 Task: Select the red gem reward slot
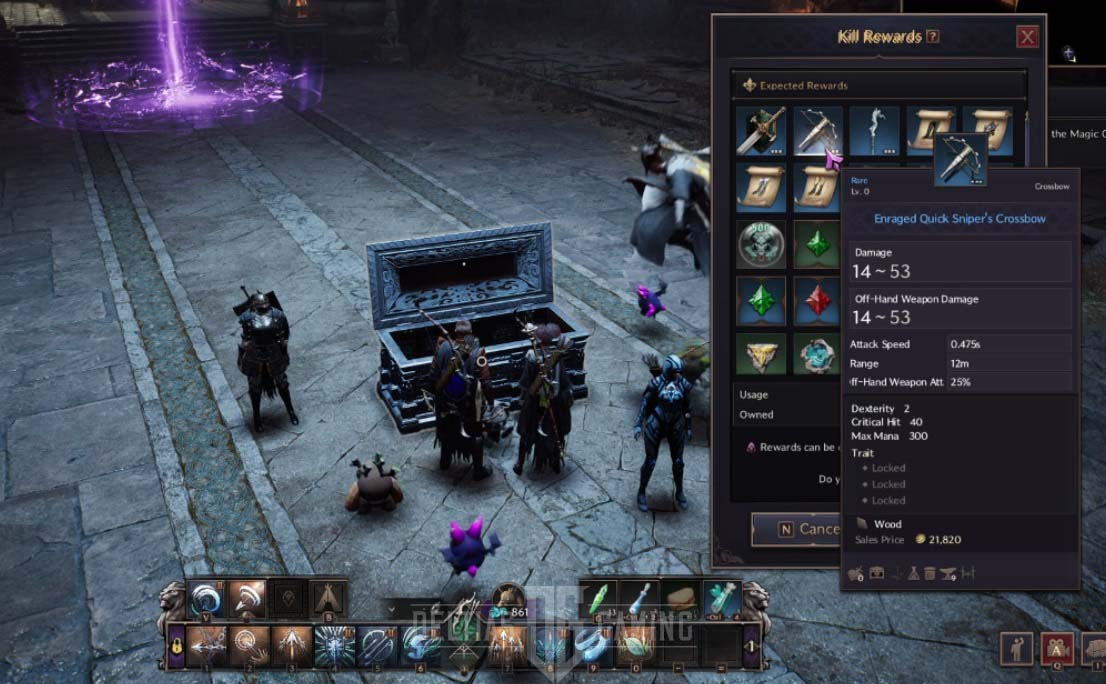pos(818,298)
